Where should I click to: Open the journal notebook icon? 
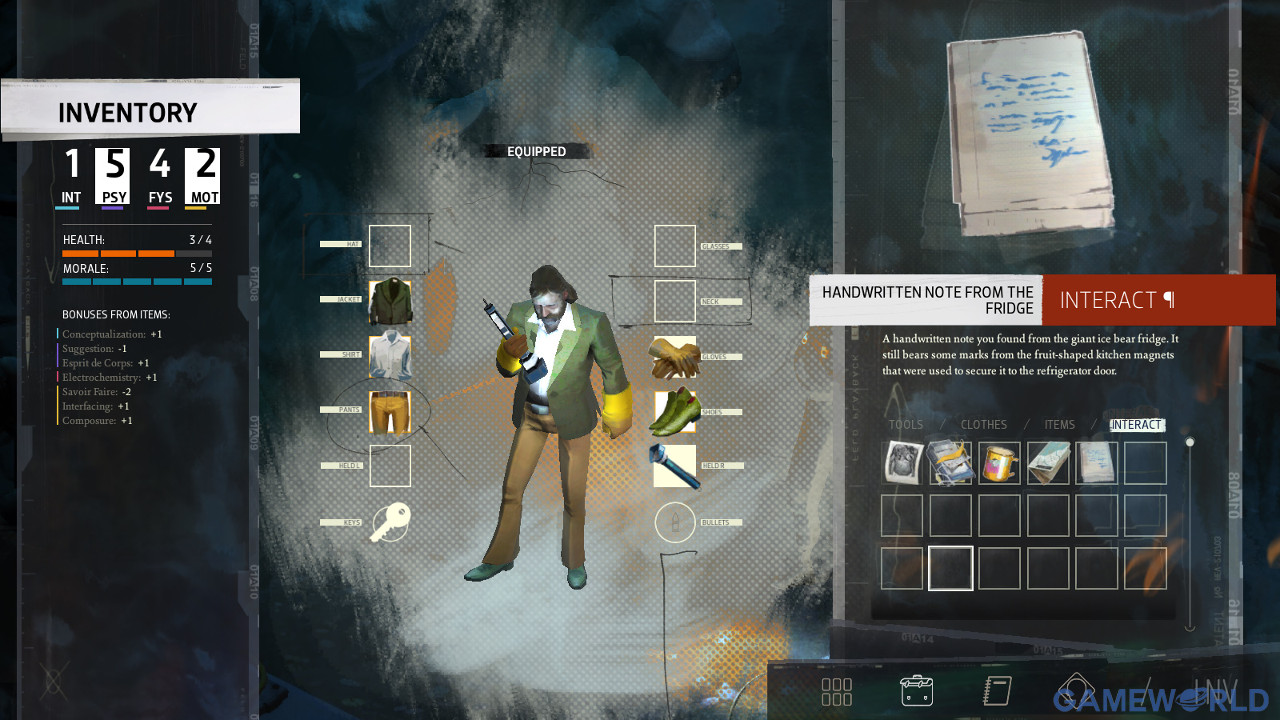997,691
